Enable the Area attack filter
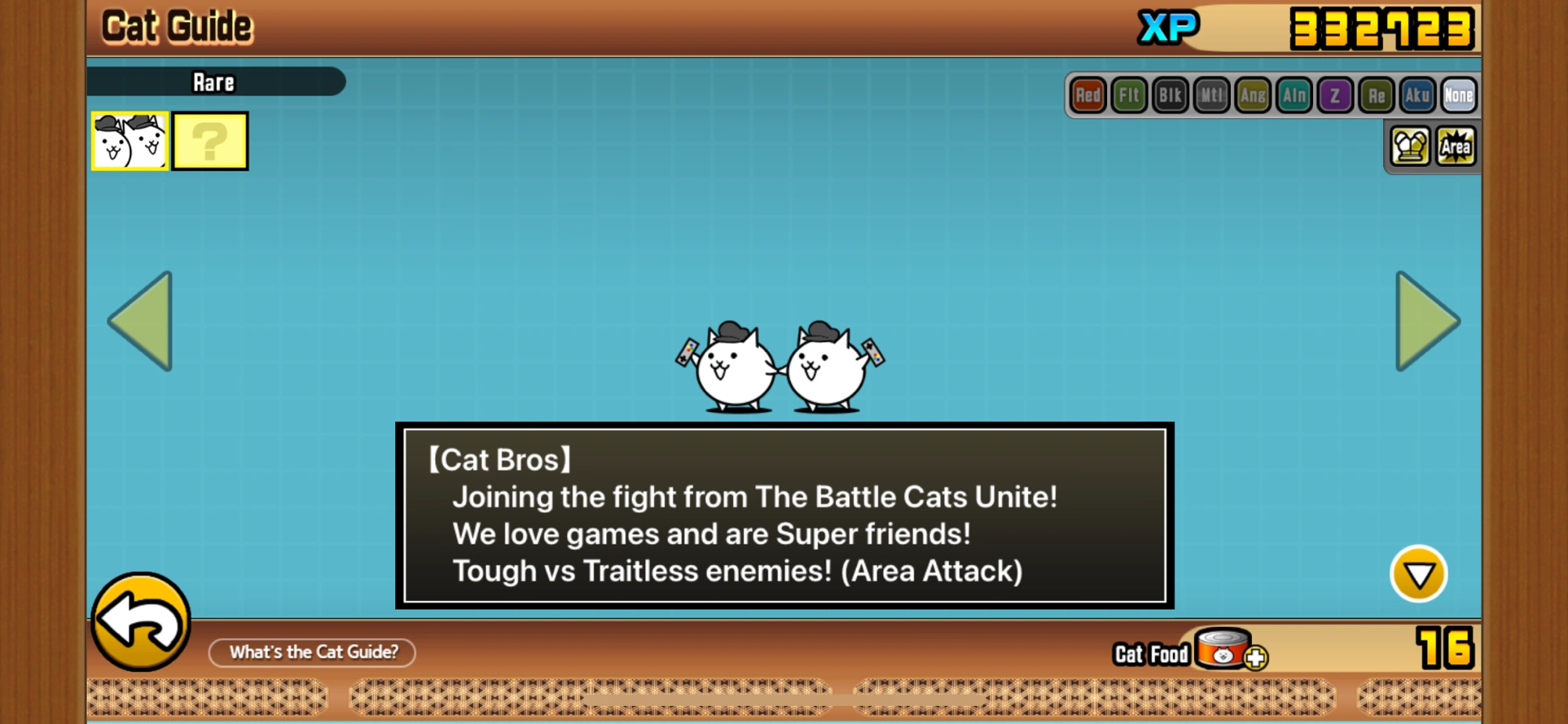 click(1457, 146)
